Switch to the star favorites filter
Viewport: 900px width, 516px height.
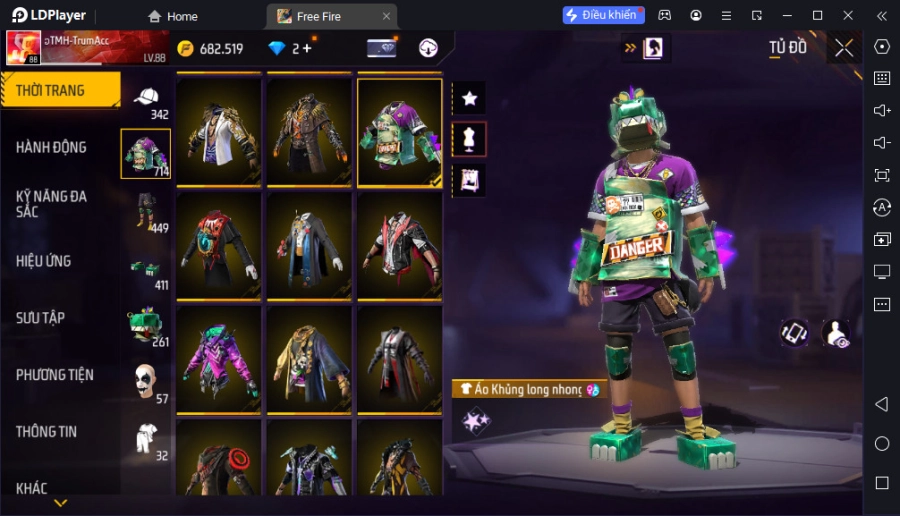pyautogui.click(x=469, y=98)
